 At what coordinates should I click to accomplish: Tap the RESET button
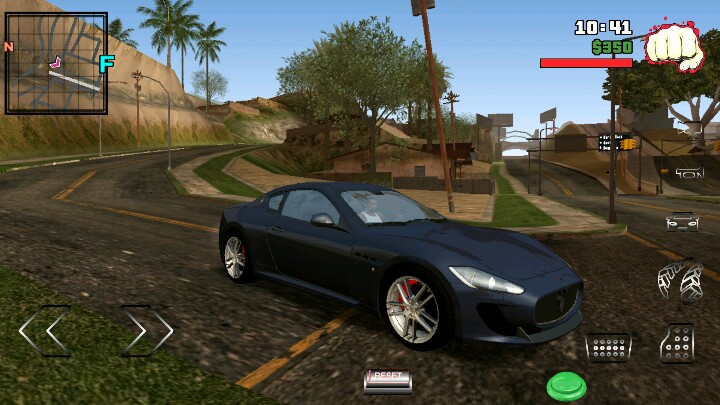(x=387, y=379)
